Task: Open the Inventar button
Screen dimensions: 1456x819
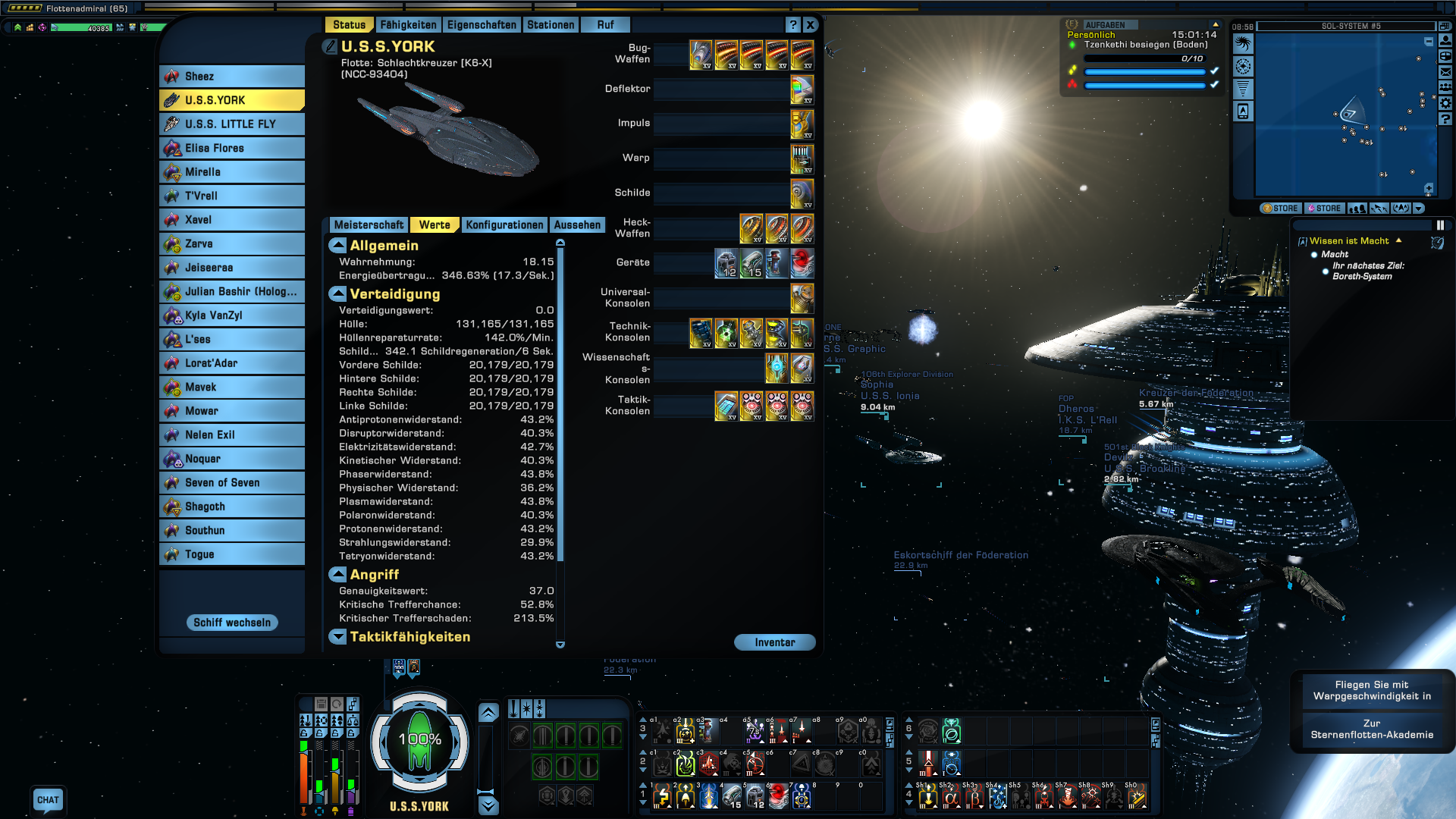Action: click(x=774, y=642)
